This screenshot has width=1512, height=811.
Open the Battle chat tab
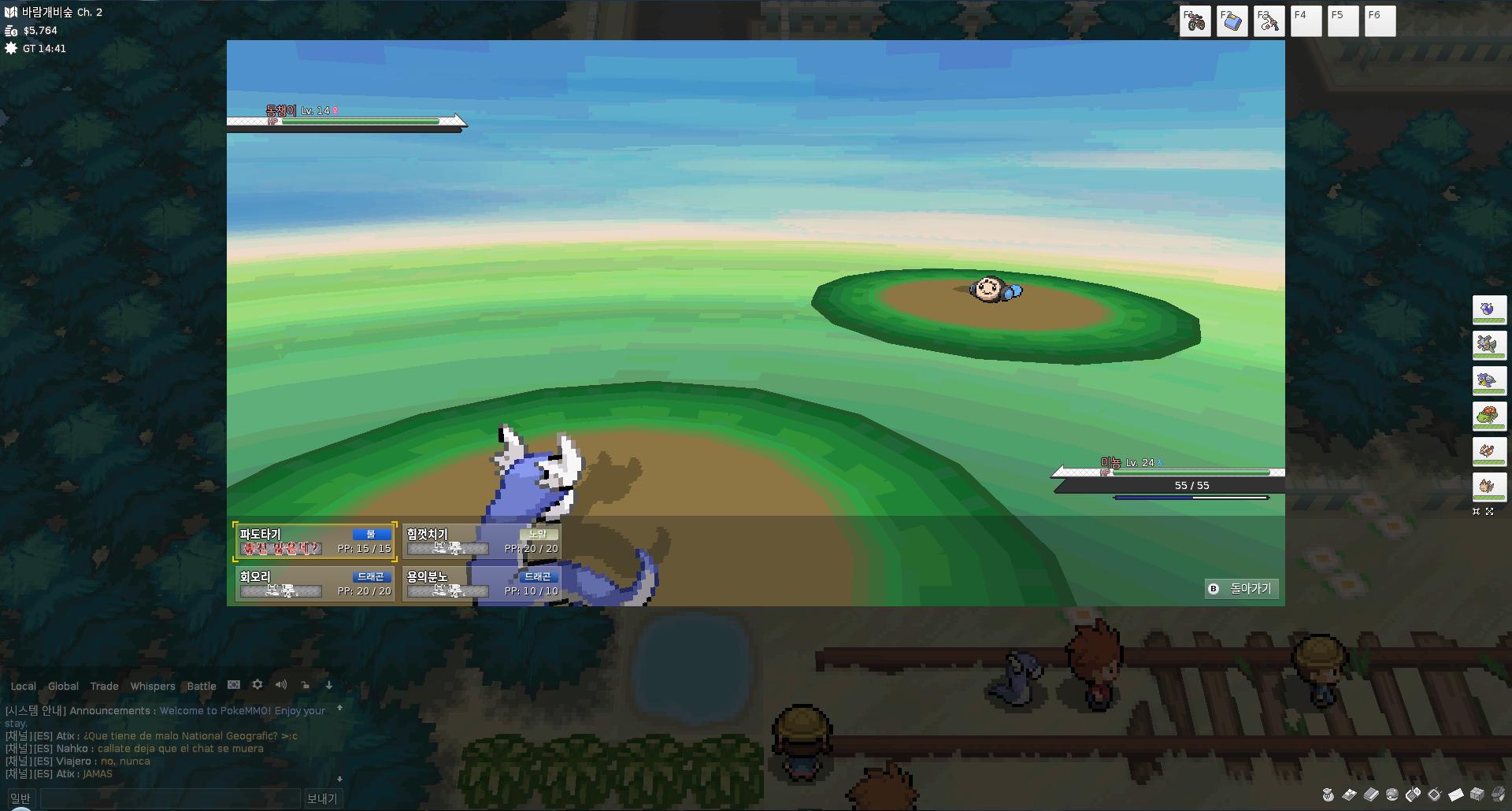(202, 687)
